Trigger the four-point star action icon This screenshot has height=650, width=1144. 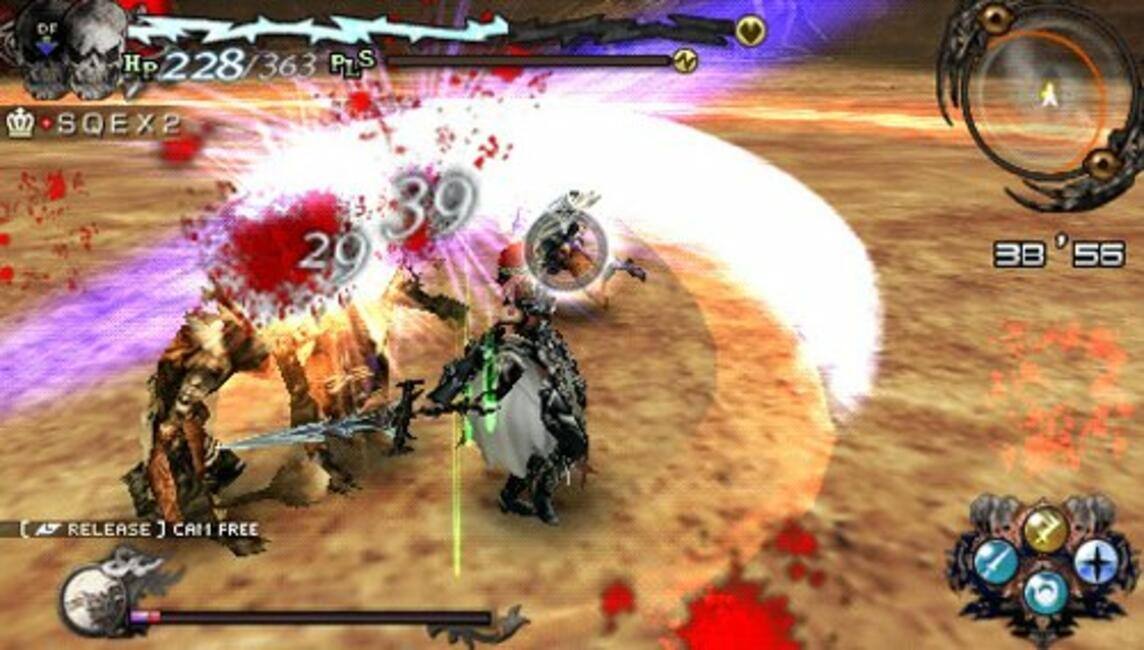(1095, 561)
